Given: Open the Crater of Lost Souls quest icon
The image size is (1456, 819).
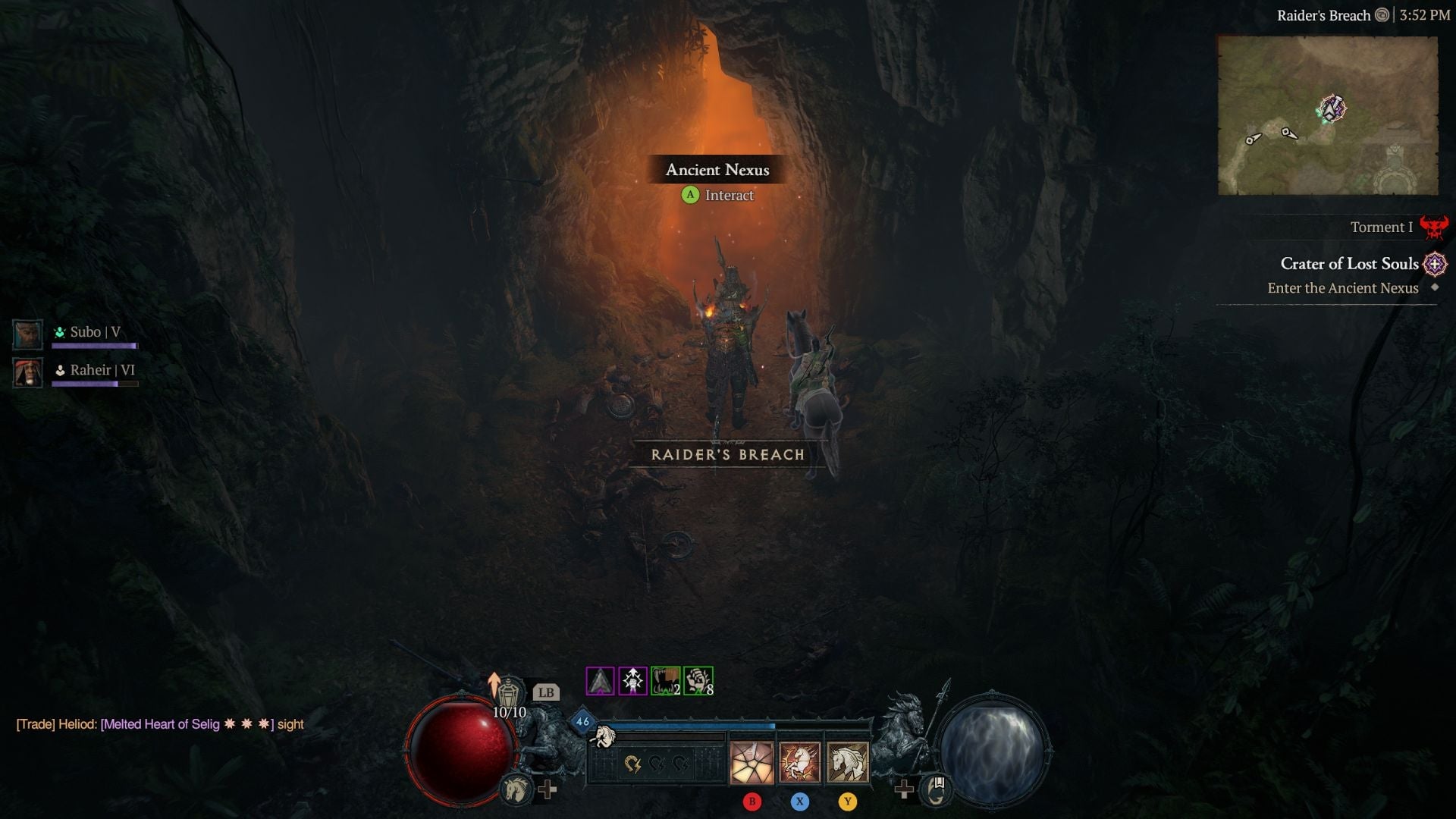Looking at the screenshot, I should pyautogui.click(x=1435, y=264).
